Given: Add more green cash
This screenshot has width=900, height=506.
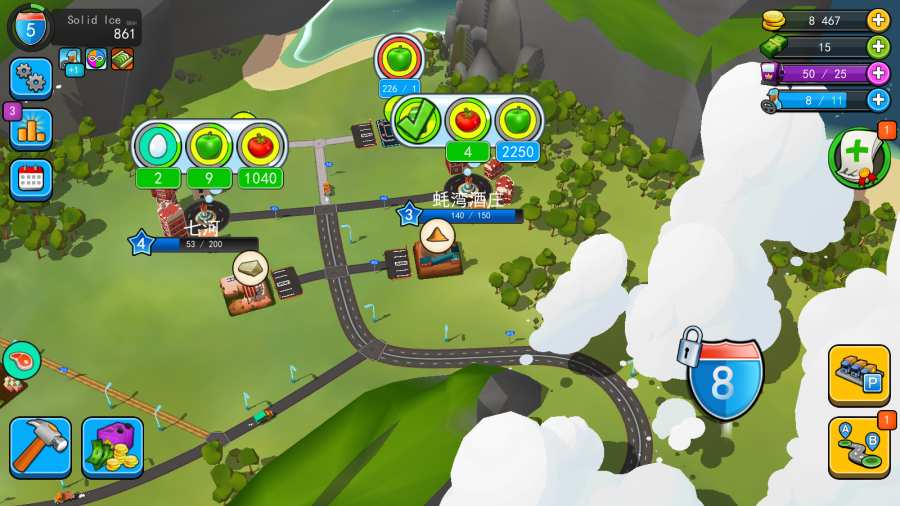Looking at the screenshot, I should point(878,46).
